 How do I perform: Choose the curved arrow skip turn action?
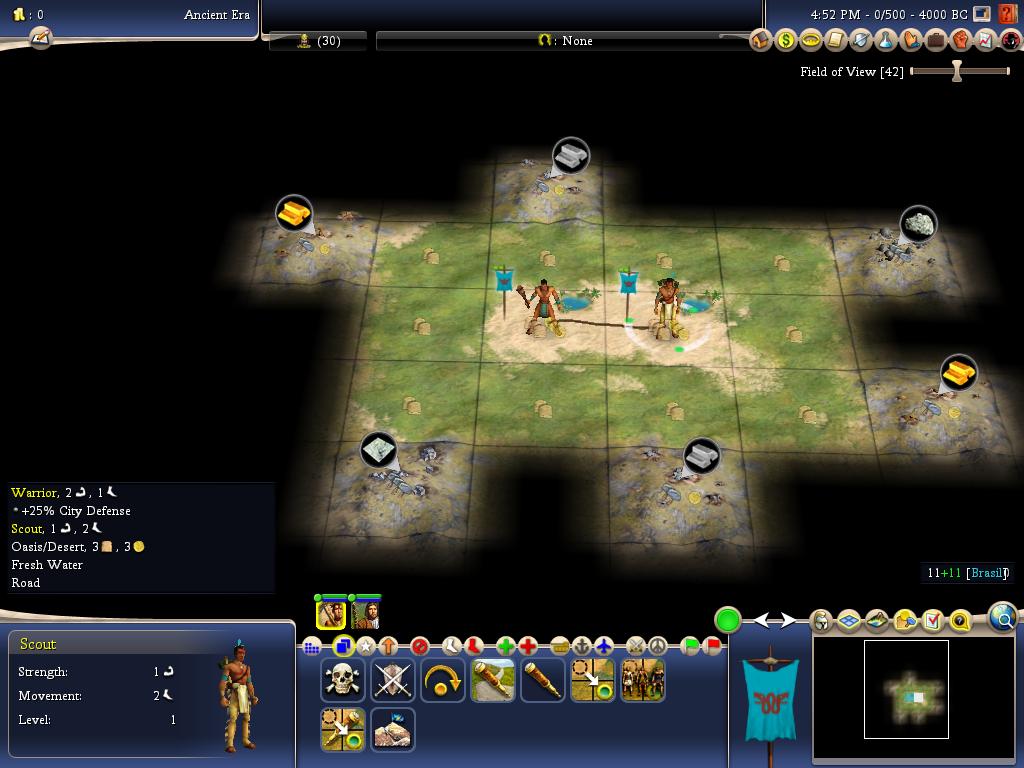click(442, 680)
